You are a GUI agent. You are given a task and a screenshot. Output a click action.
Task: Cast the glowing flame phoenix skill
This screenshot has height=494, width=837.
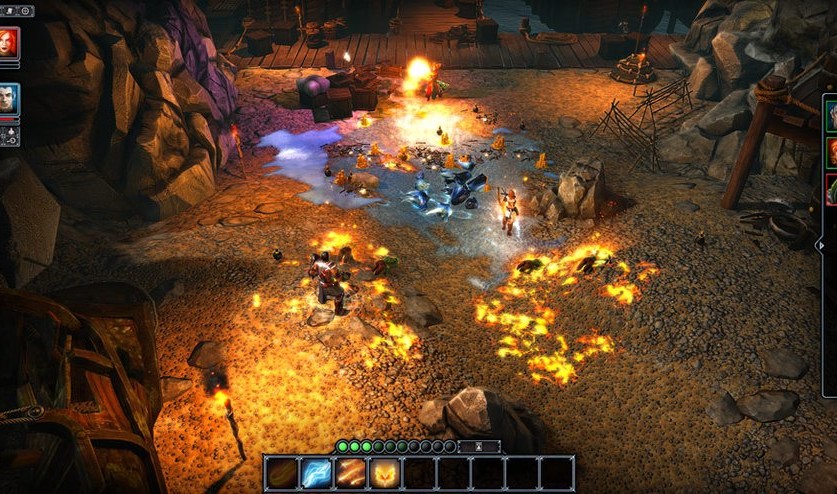pyautogui.click(x=385, y=472)
